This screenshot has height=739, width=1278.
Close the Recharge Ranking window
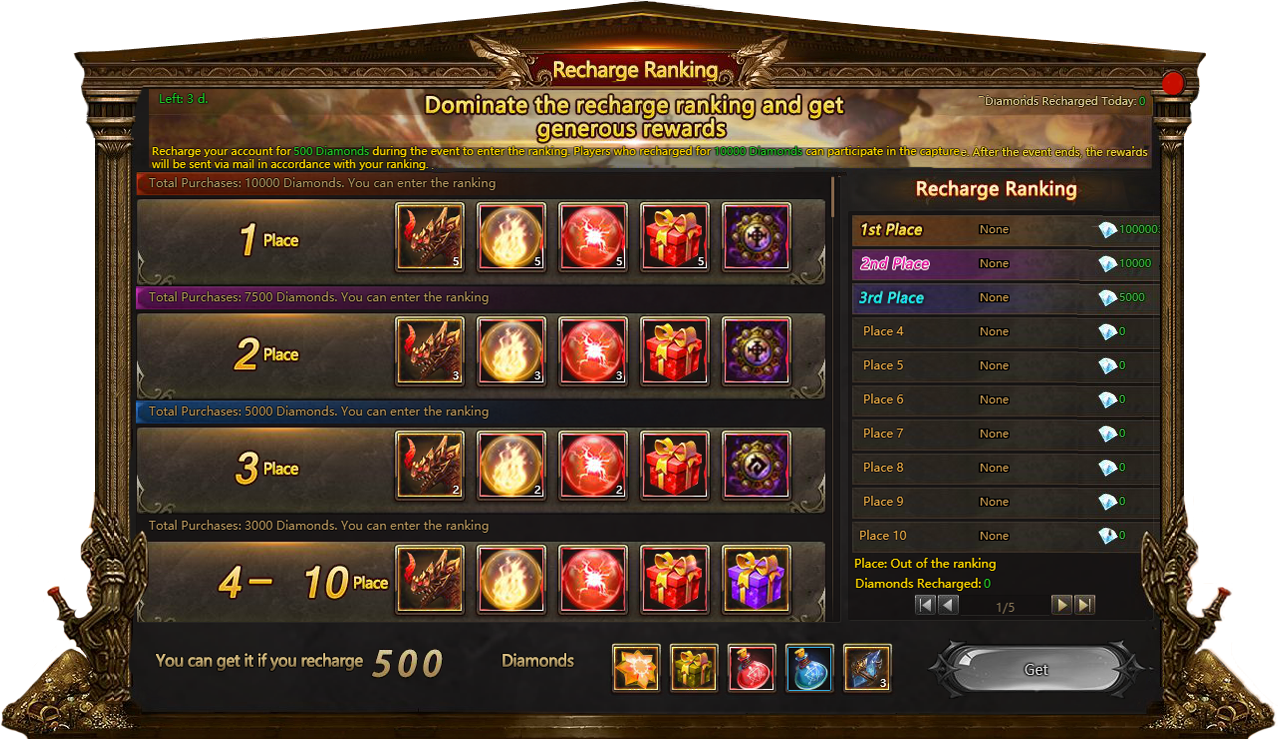1172,83
